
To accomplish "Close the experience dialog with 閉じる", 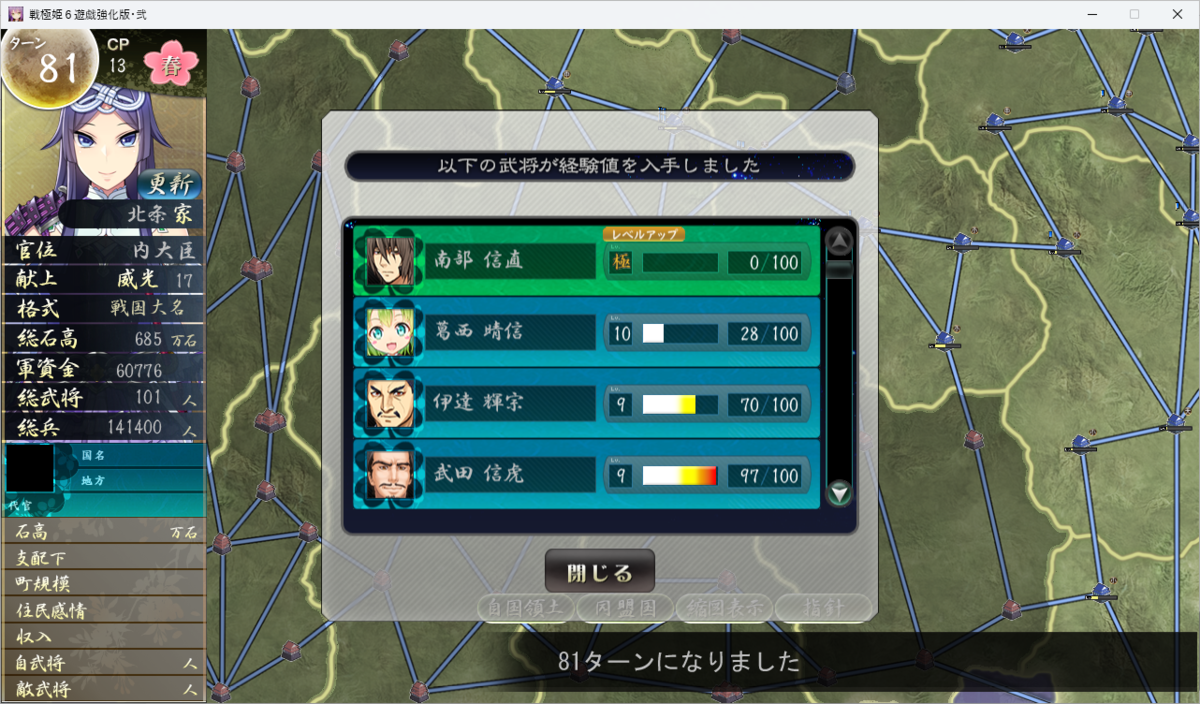I will [x=599, y=572].
